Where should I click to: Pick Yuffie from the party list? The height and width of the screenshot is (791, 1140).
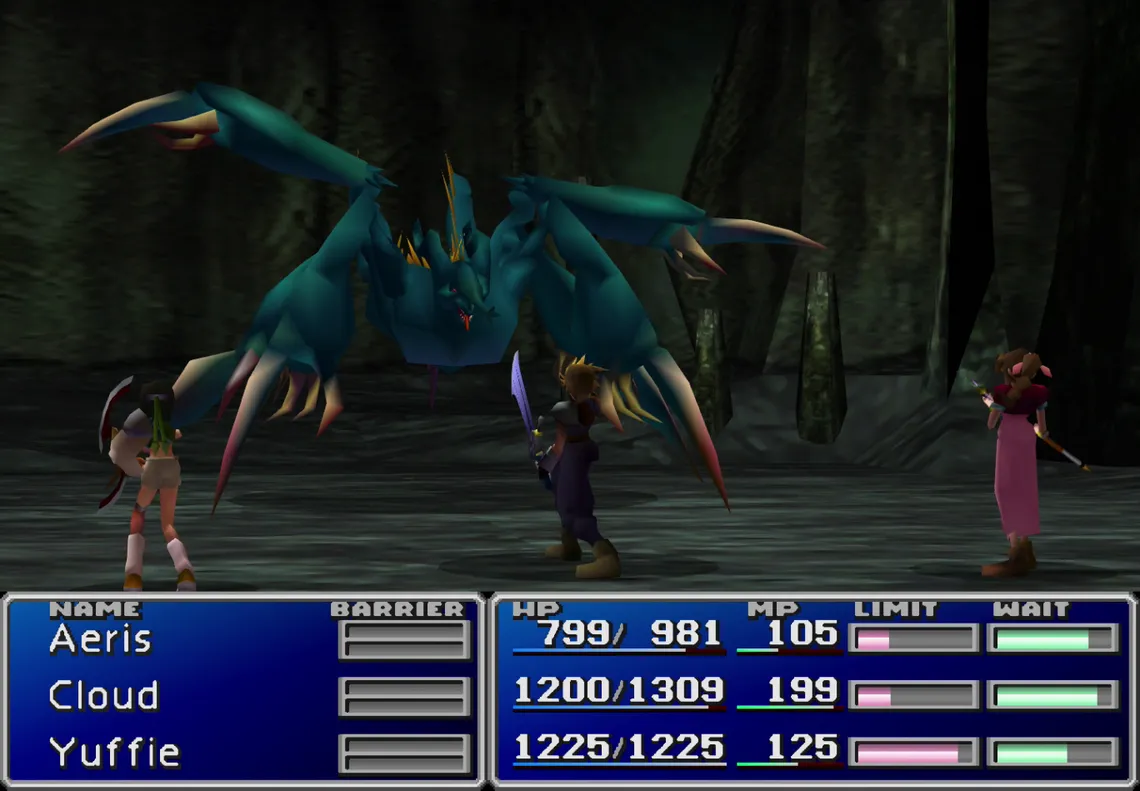tap(114, 752)
